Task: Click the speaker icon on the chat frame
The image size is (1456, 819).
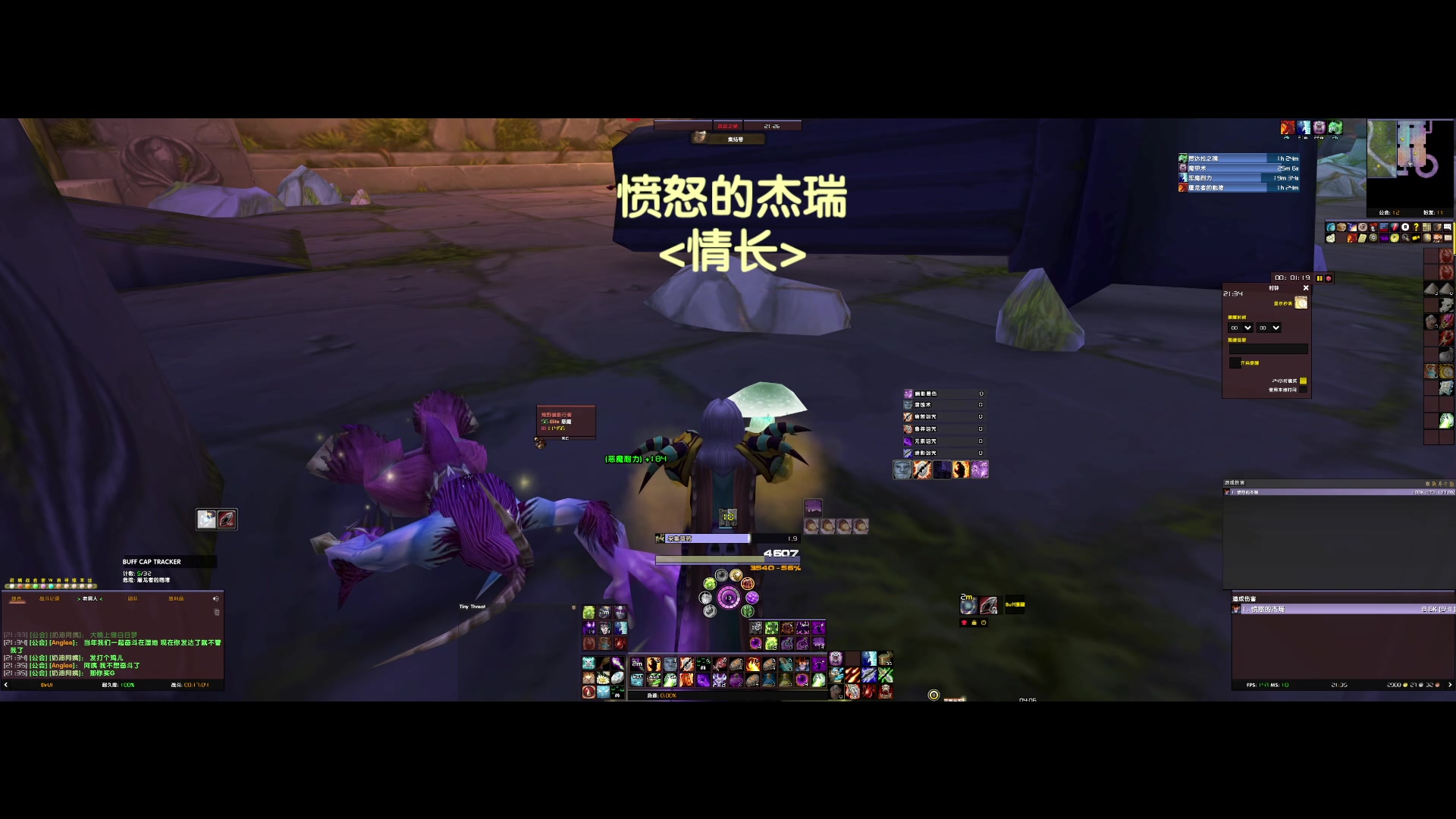Action: 216,599
